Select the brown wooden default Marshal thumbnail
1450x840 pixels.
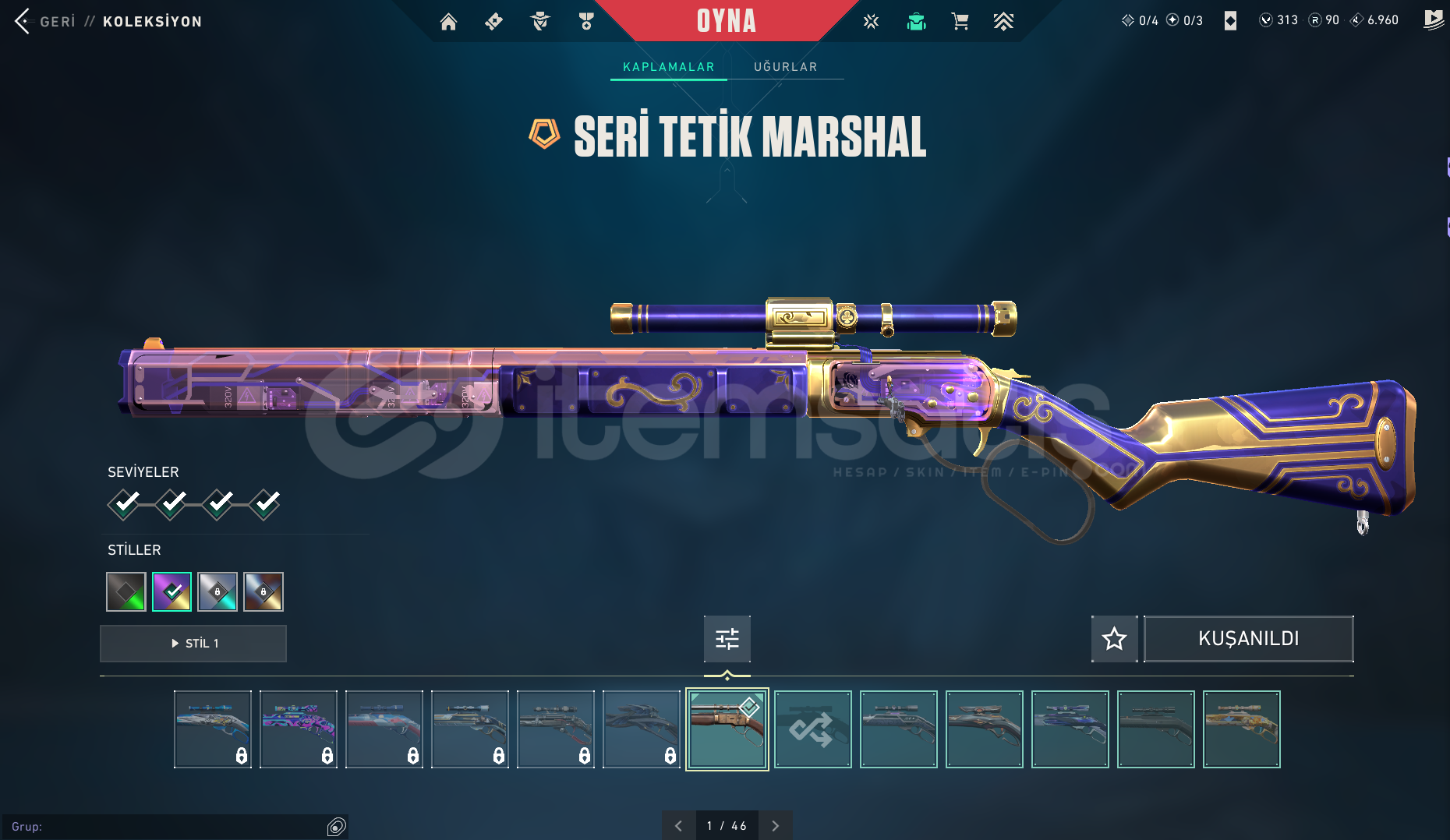click(x=727, y=729)
